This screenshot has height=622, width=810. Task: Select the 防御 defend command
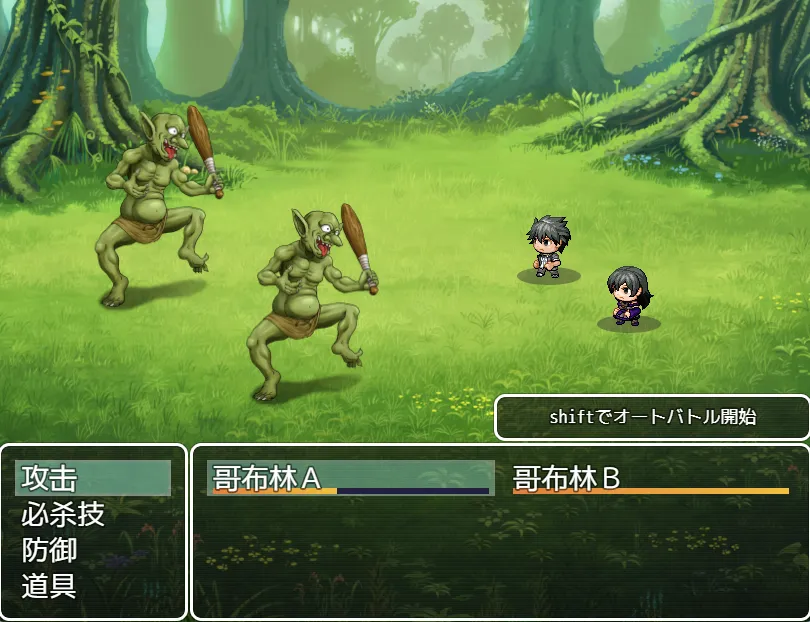pos(92,550)
